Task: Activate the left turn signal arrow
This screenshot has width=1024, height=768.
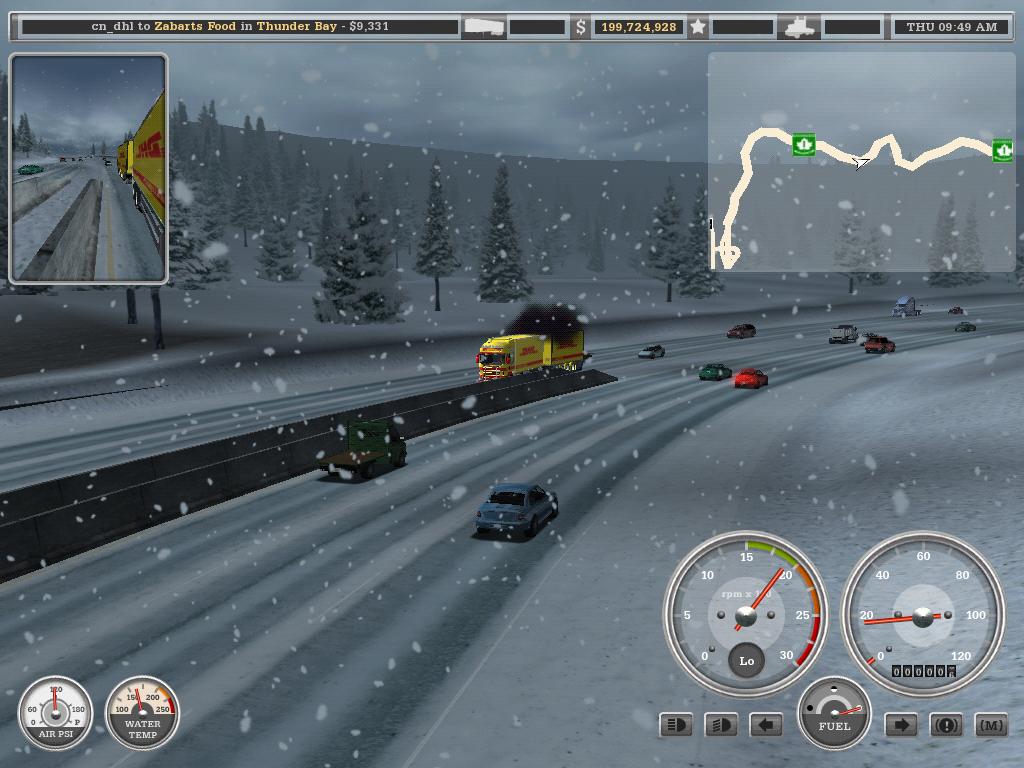Action: 766,725
